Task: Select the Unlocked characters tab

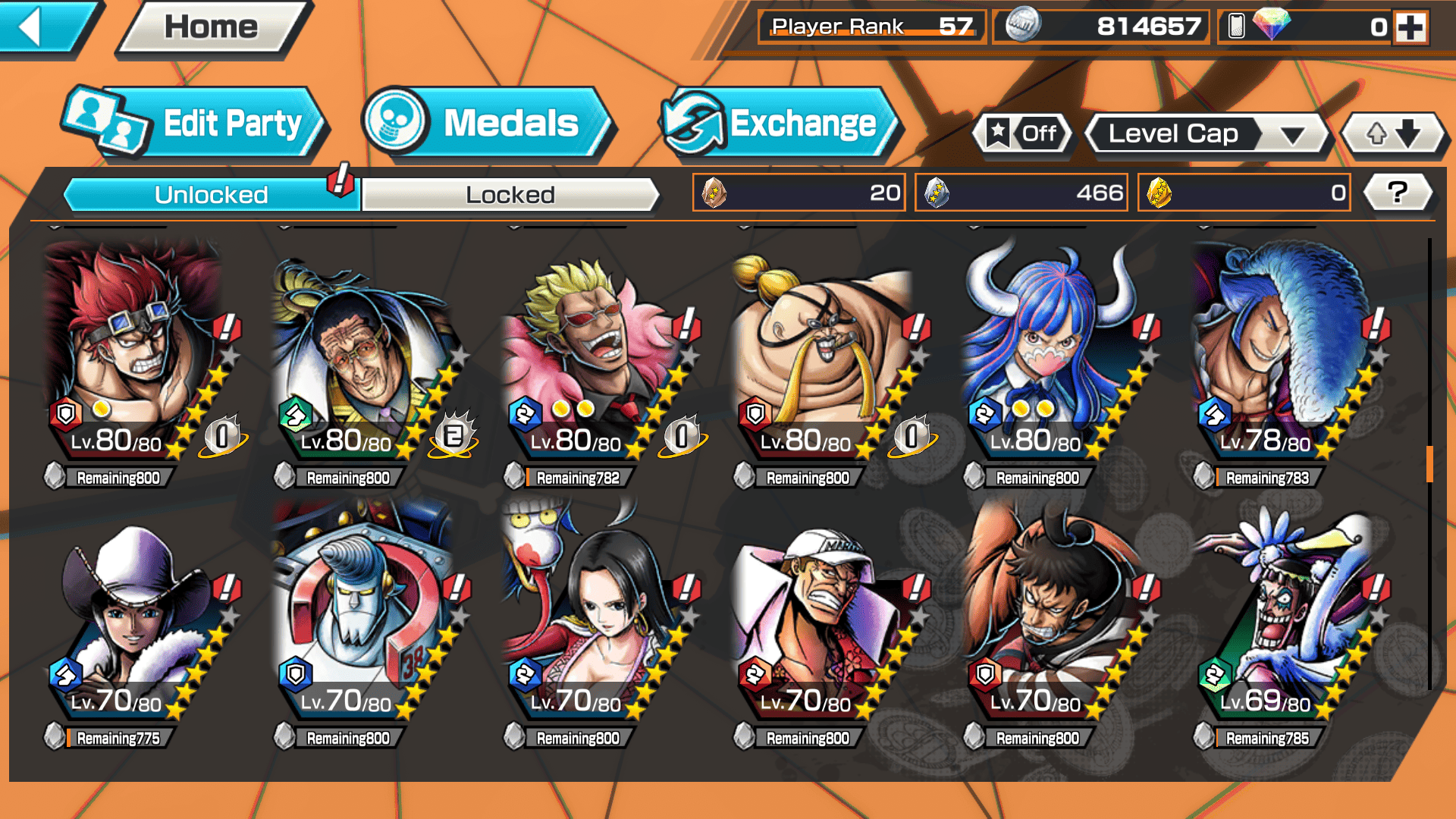Action: (x=210, y=195)
